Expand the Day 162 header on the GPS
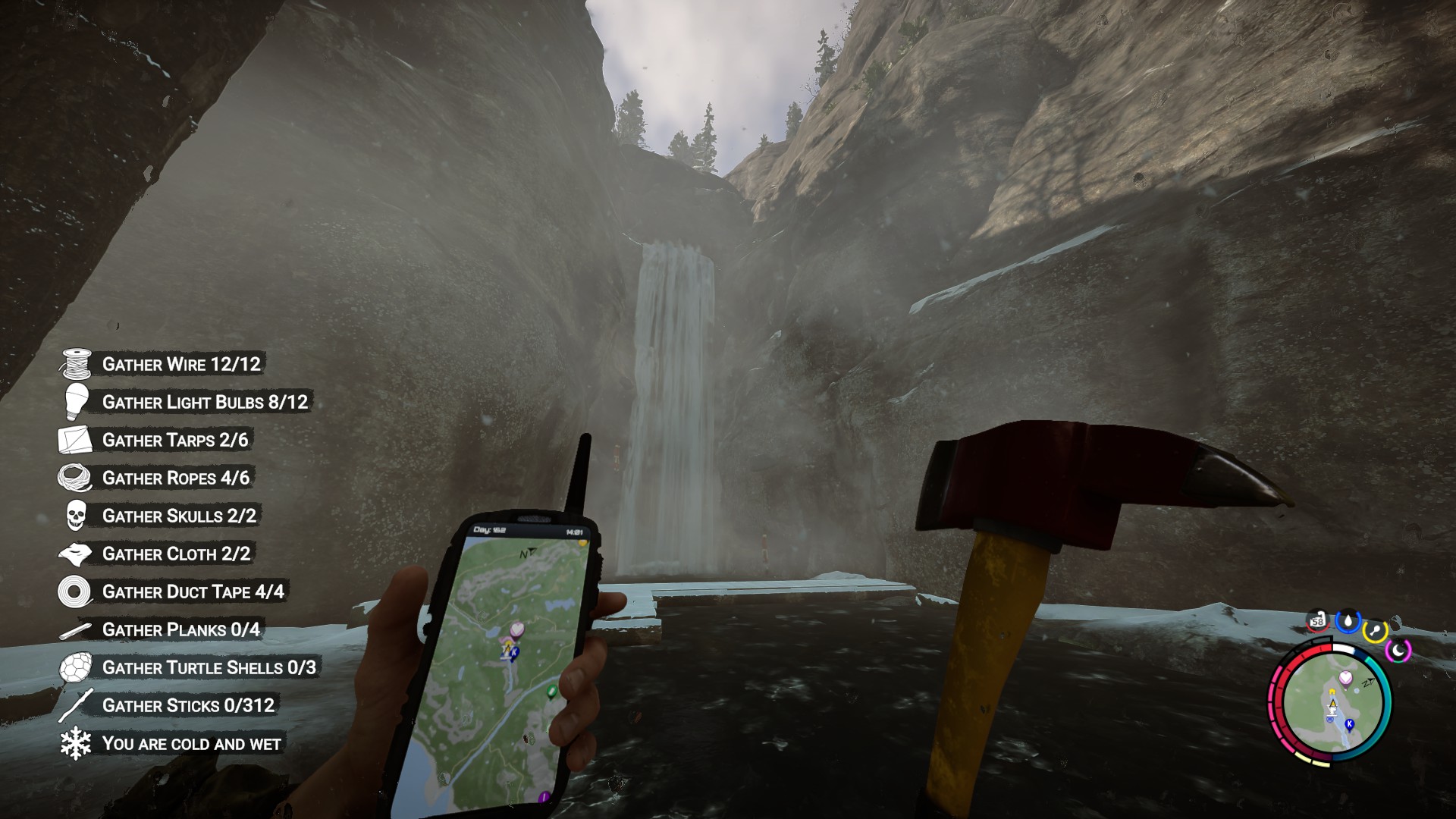Viewport: 1456px width, 819px height. (489, 529)
